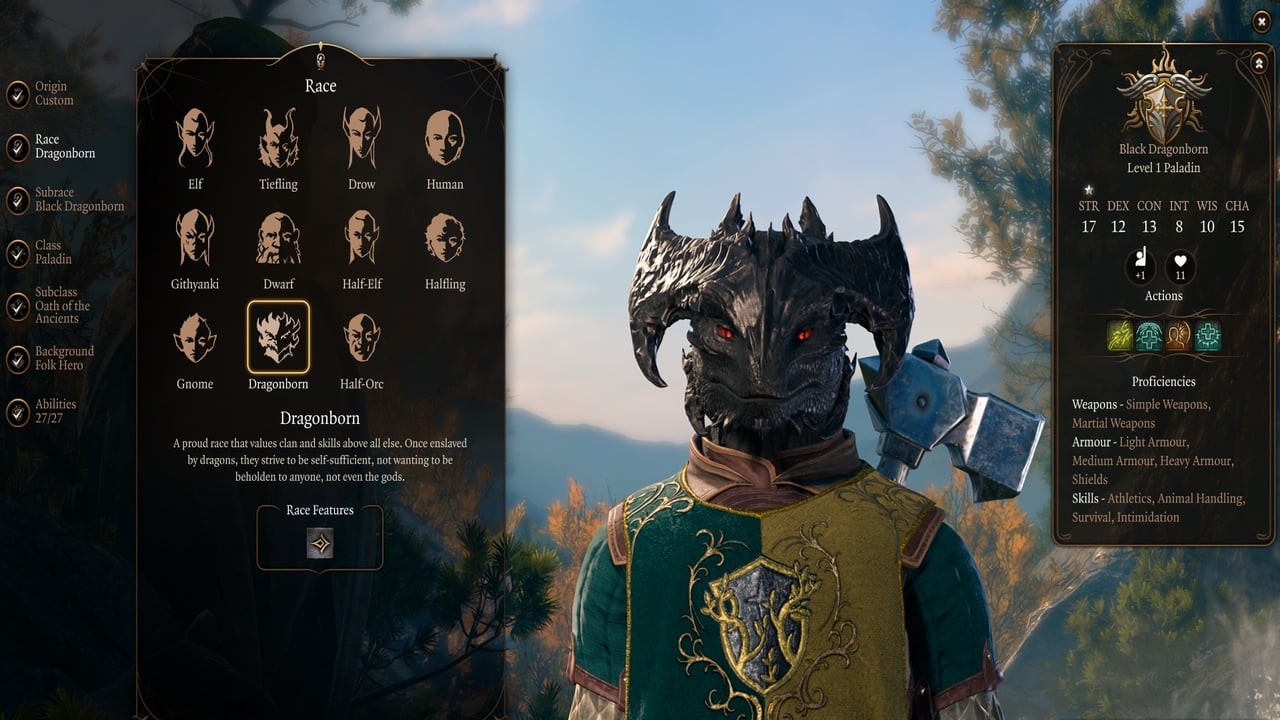Select the Dwarf race
Image resolution: width=1280 pixels, height=720 pixels.
pos(278,238)
